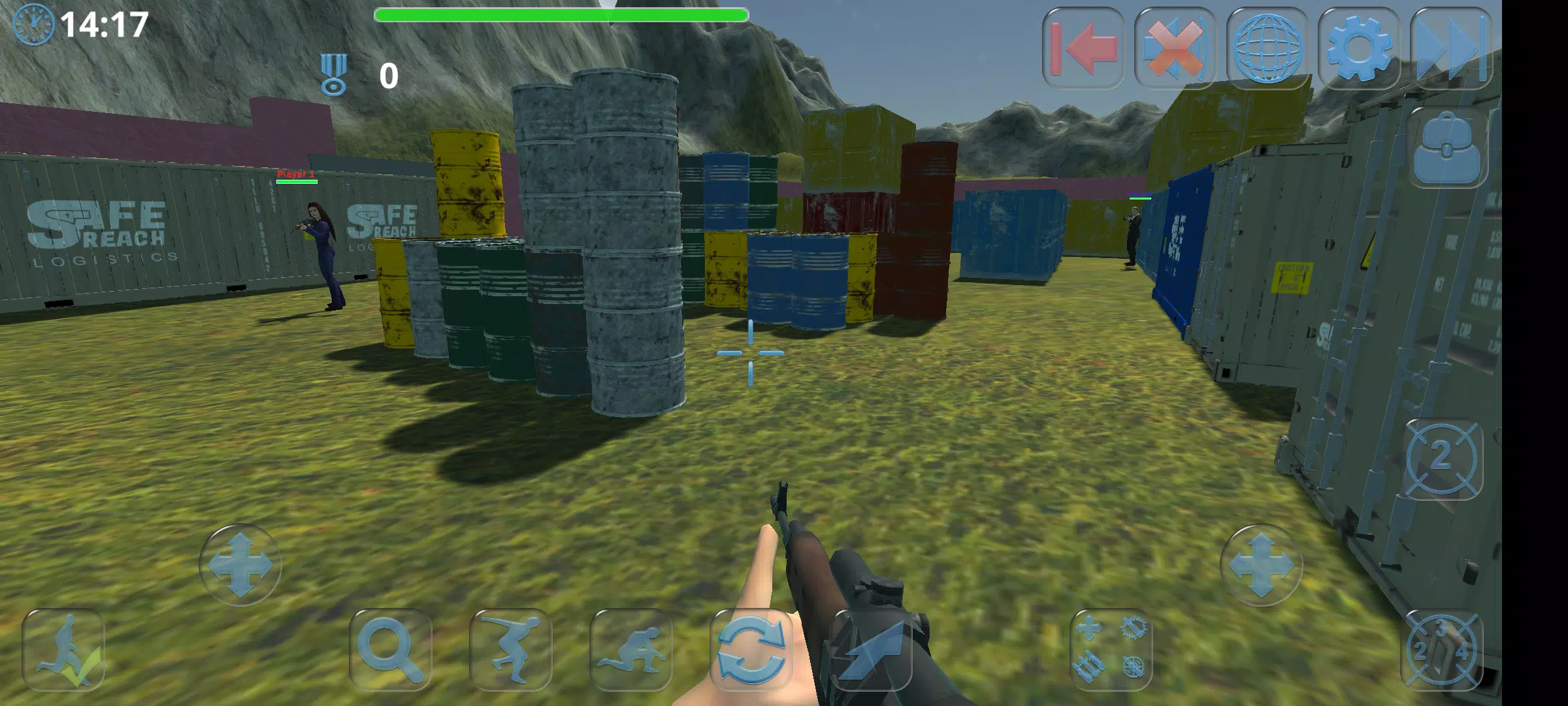Activate the magnifying glass zoom button
This screenshot has width=1568, height=706.
tap(390, 650)
